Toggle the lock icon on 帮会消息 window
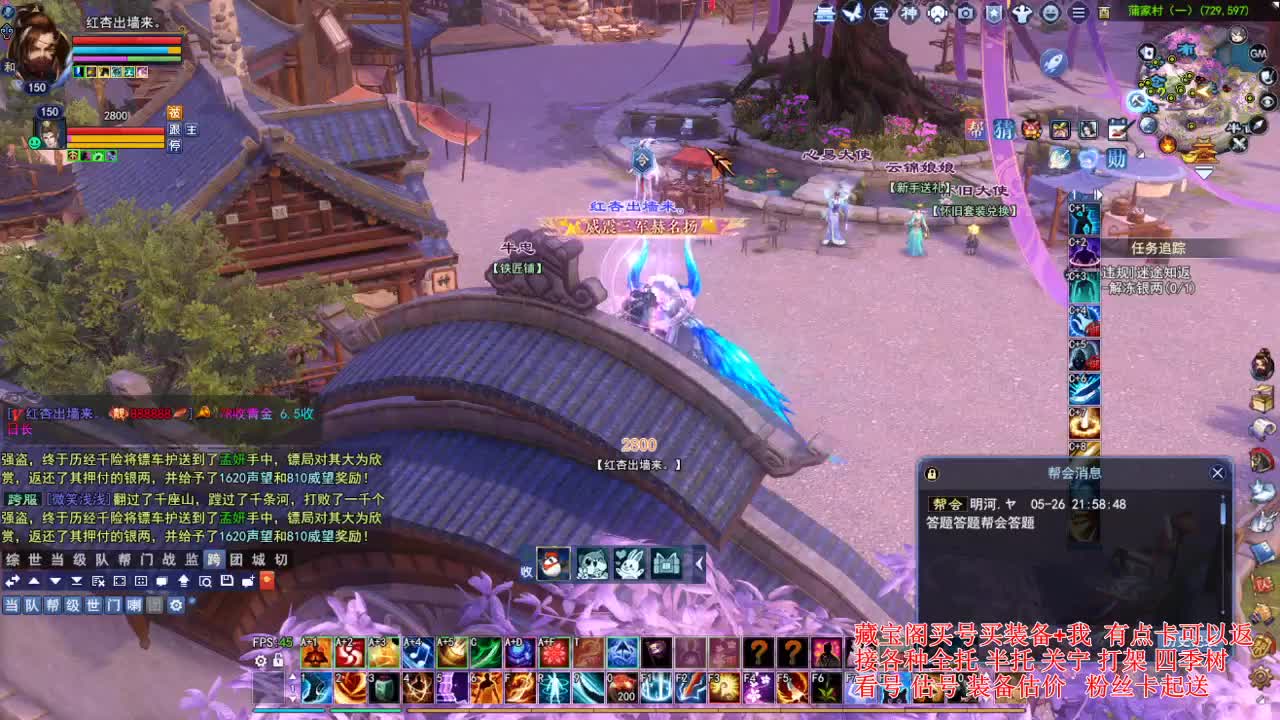Screen dimensions: 1280x720 click(931, 472)
